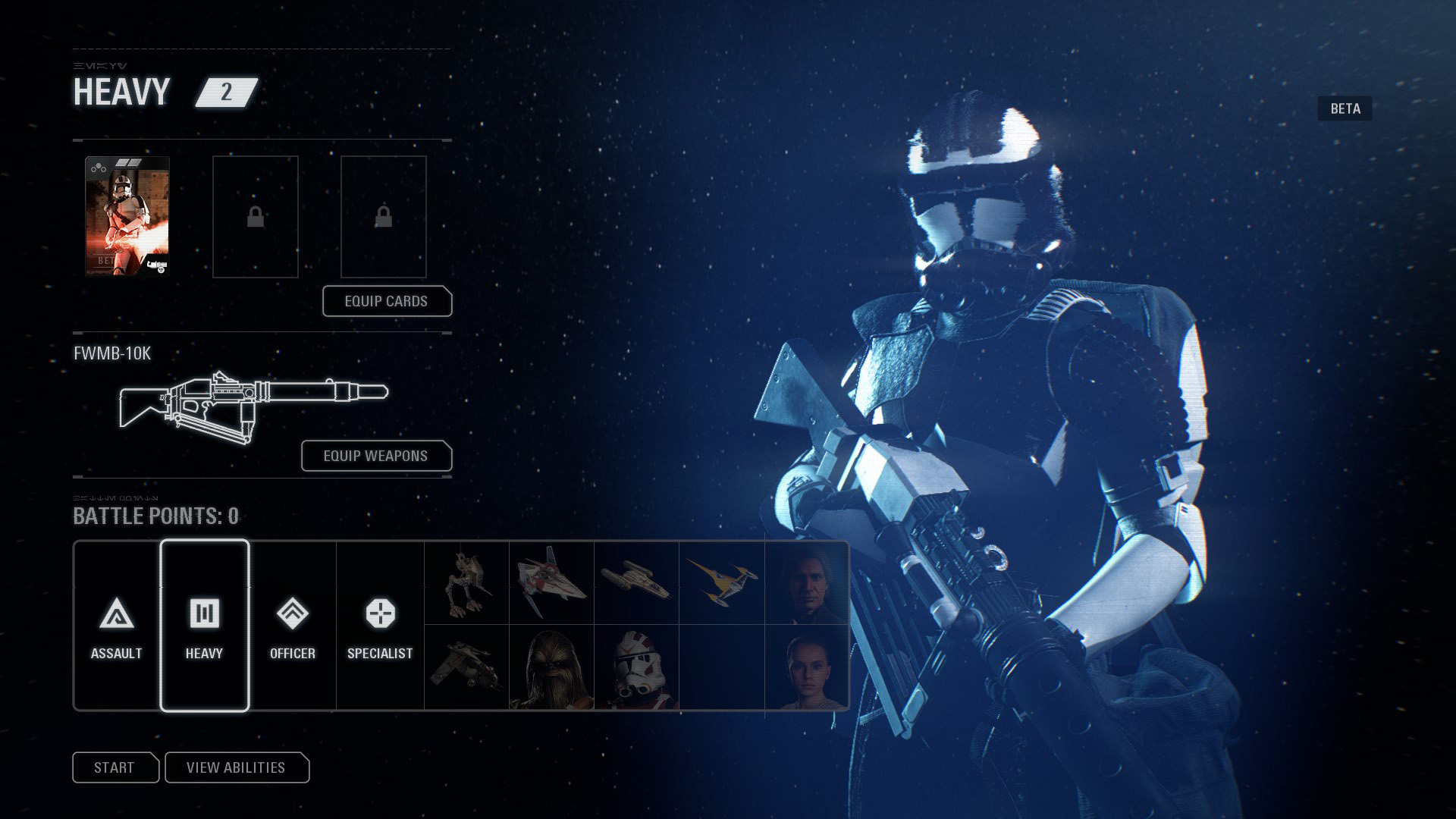This screenshot has height=819, width=1456.
Task: Select the clone shock trooper unit
Action: tap(635, 666)
